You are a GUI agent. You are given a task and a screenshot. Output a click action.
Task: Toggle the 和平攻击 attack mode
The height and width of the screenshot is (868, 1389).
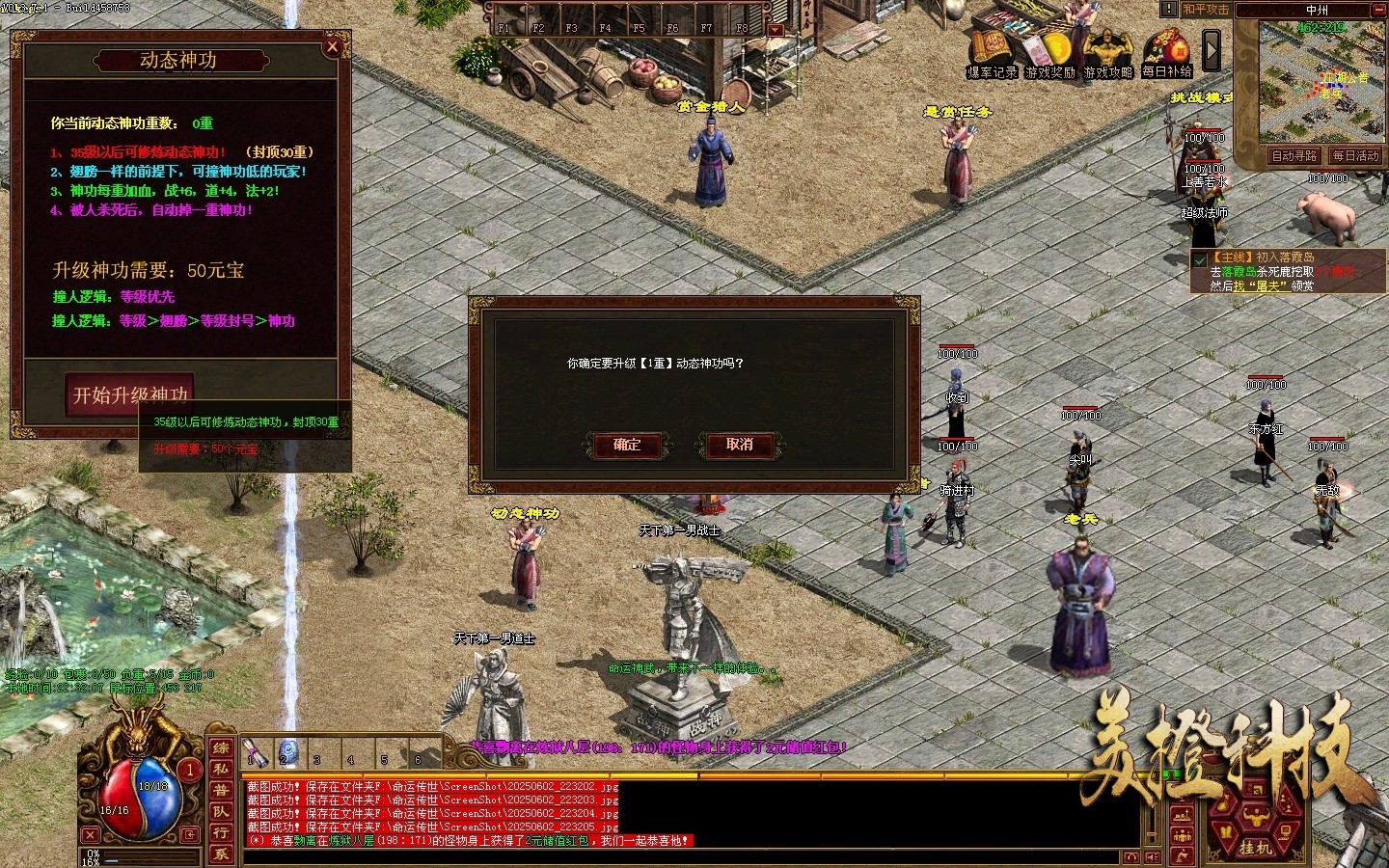(1206, 10)
